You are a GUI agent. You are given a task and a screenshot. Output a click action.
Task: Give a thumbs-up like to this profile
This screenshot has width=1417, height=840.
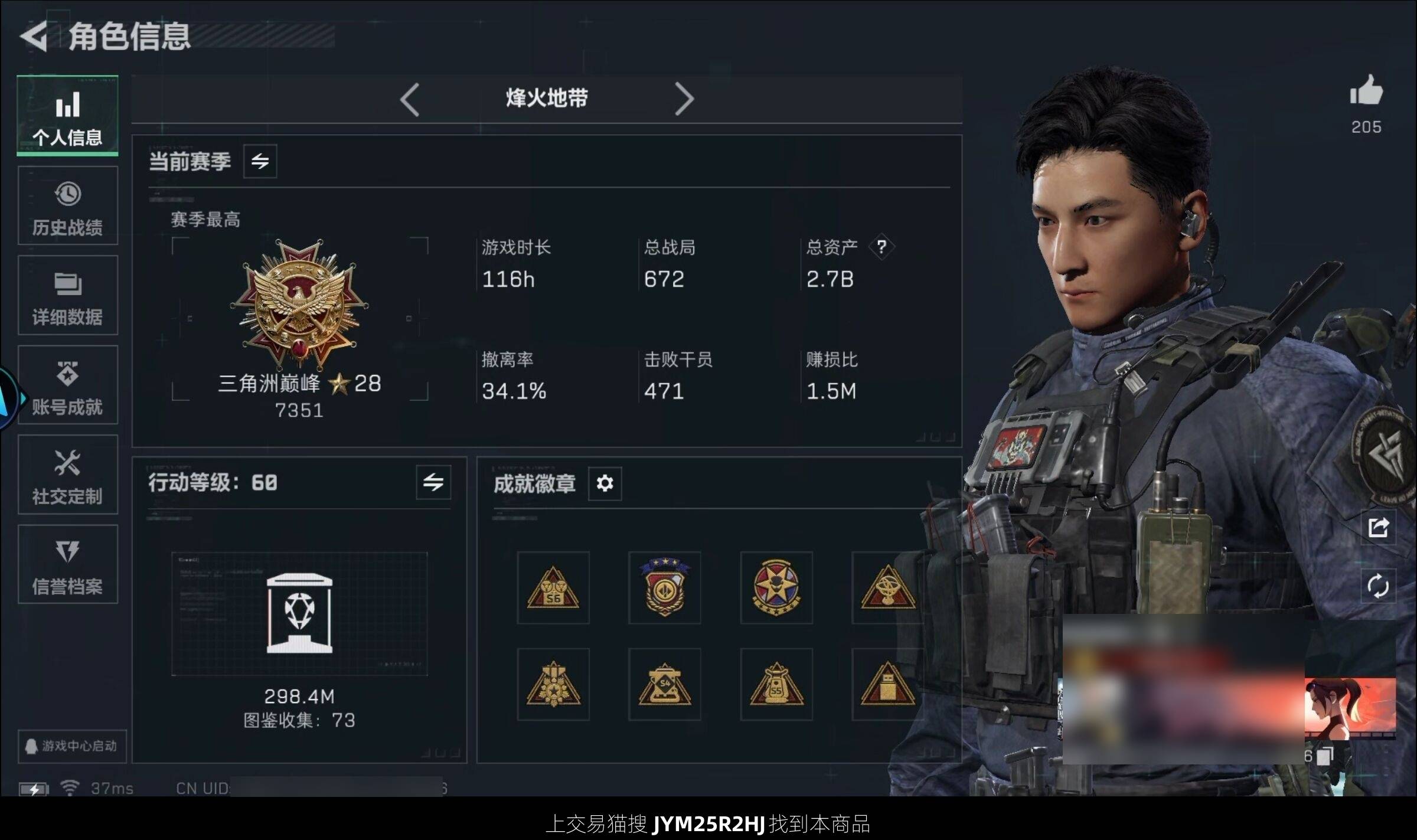[x=1366, y=91]
